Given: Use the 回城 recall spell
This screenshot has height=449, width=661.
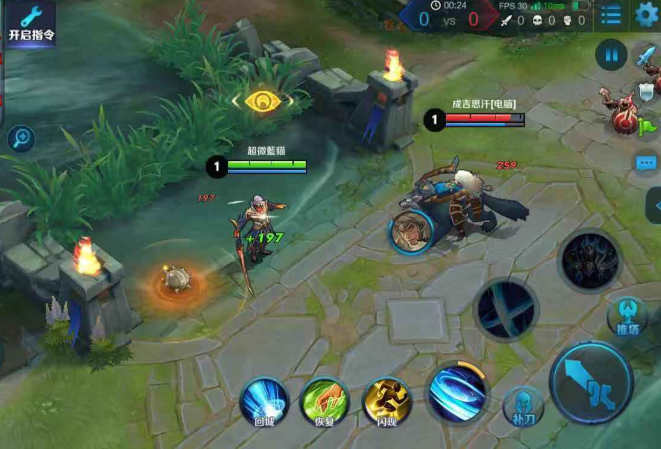Looking at the screenshot, I should tap(264, 400).
